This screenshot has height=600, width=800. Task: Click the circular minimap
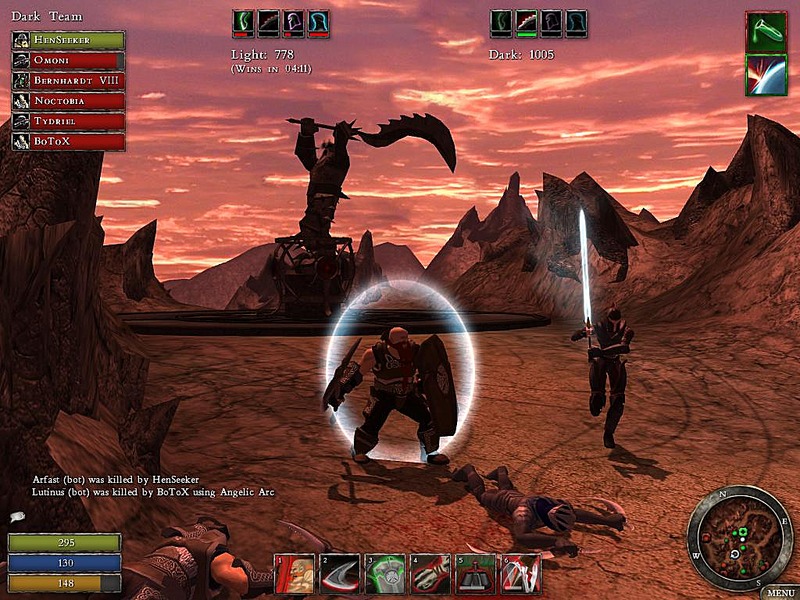pyautogui.click(x=740, y=538)
